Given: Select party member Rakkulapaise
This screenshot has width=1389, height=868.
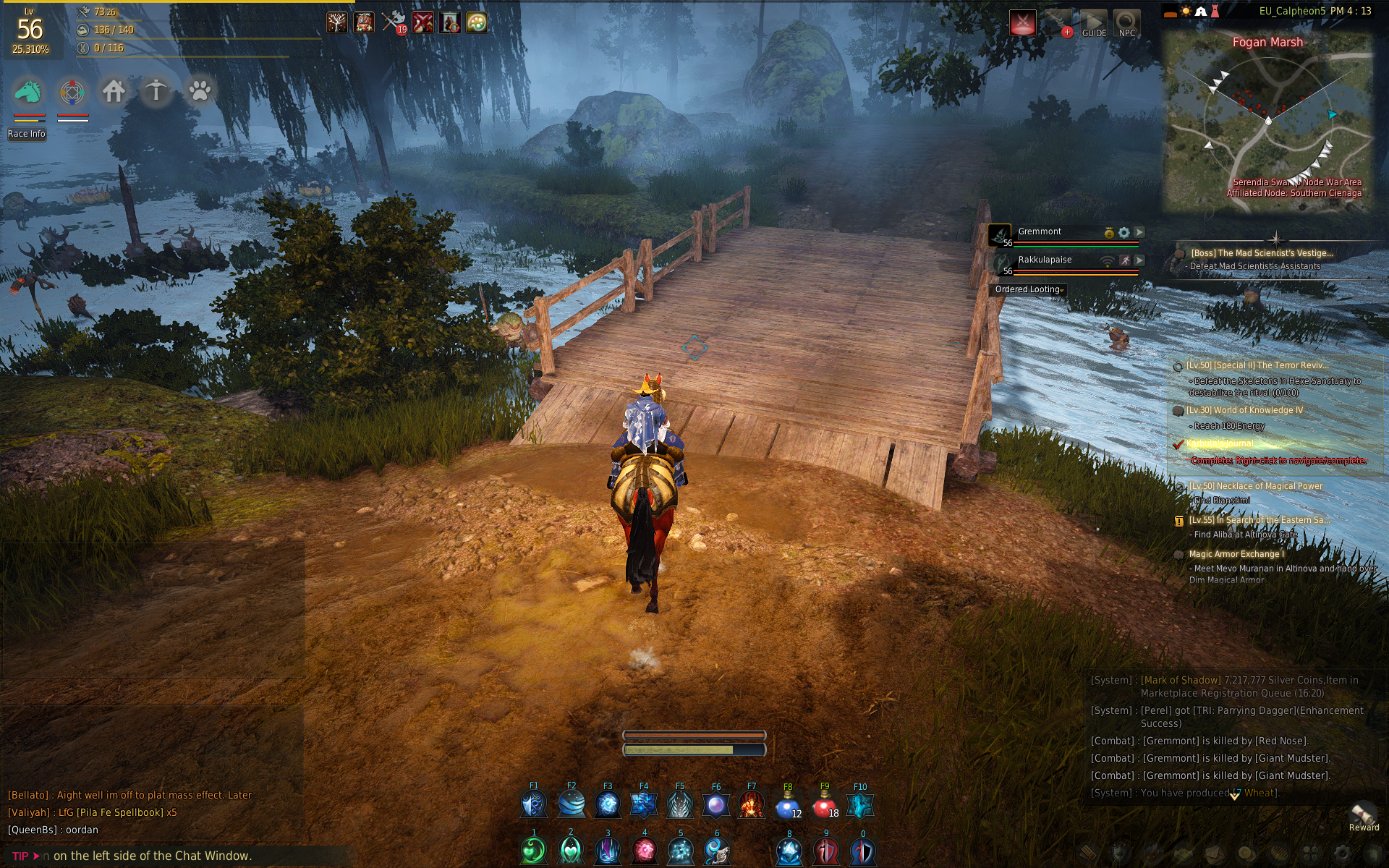Looking at the screenshot, I should point(1045,260).
